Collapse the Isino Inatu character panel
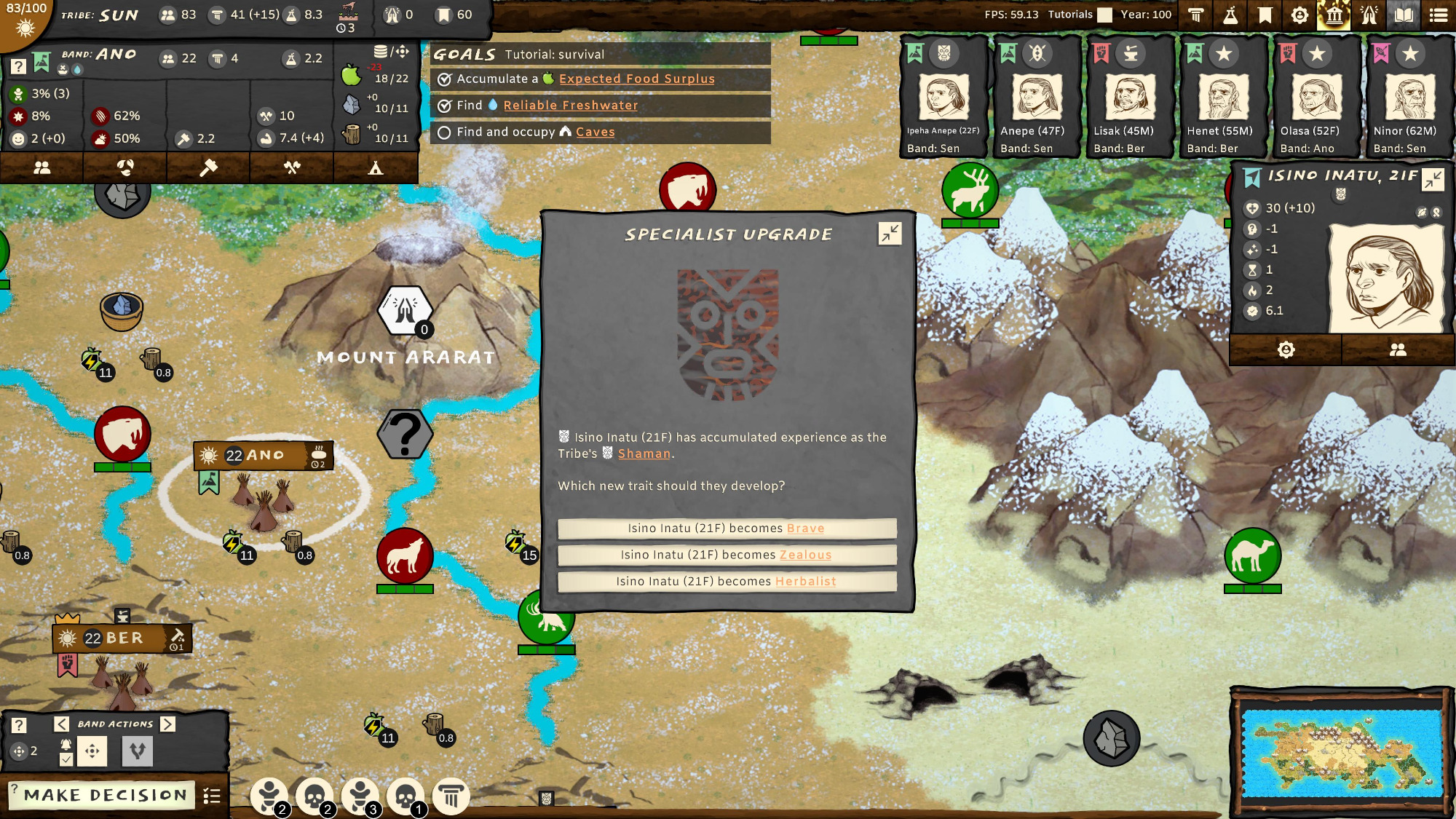Viewport: 1456px width, 819px height. click(x=1433, y=179)
